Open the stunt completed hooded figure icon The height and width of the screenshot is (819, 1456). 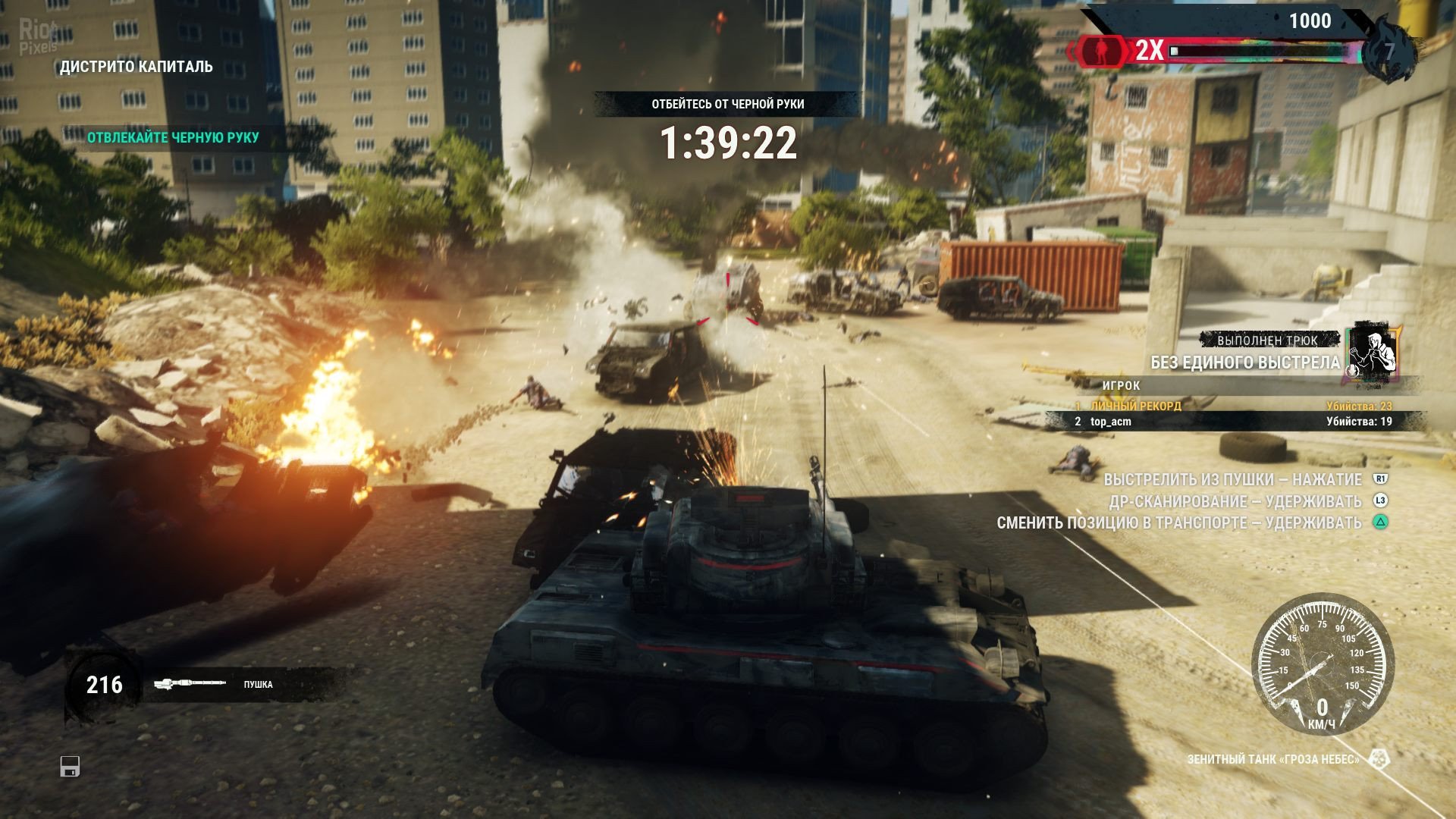1372,351
